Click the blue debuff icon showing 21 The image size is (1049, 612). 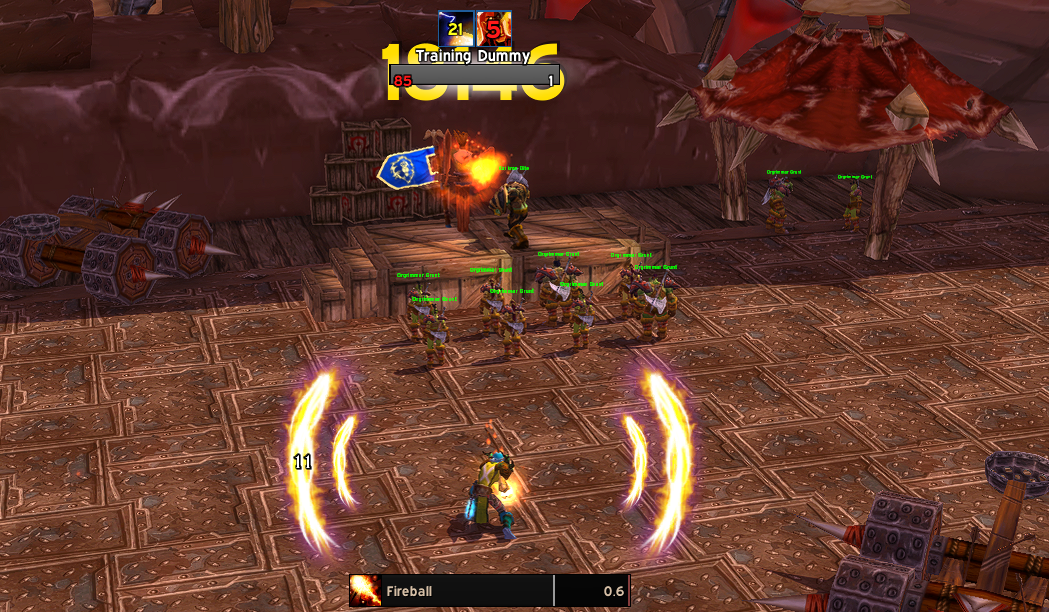pyautogui.click(x=456, y=28)
